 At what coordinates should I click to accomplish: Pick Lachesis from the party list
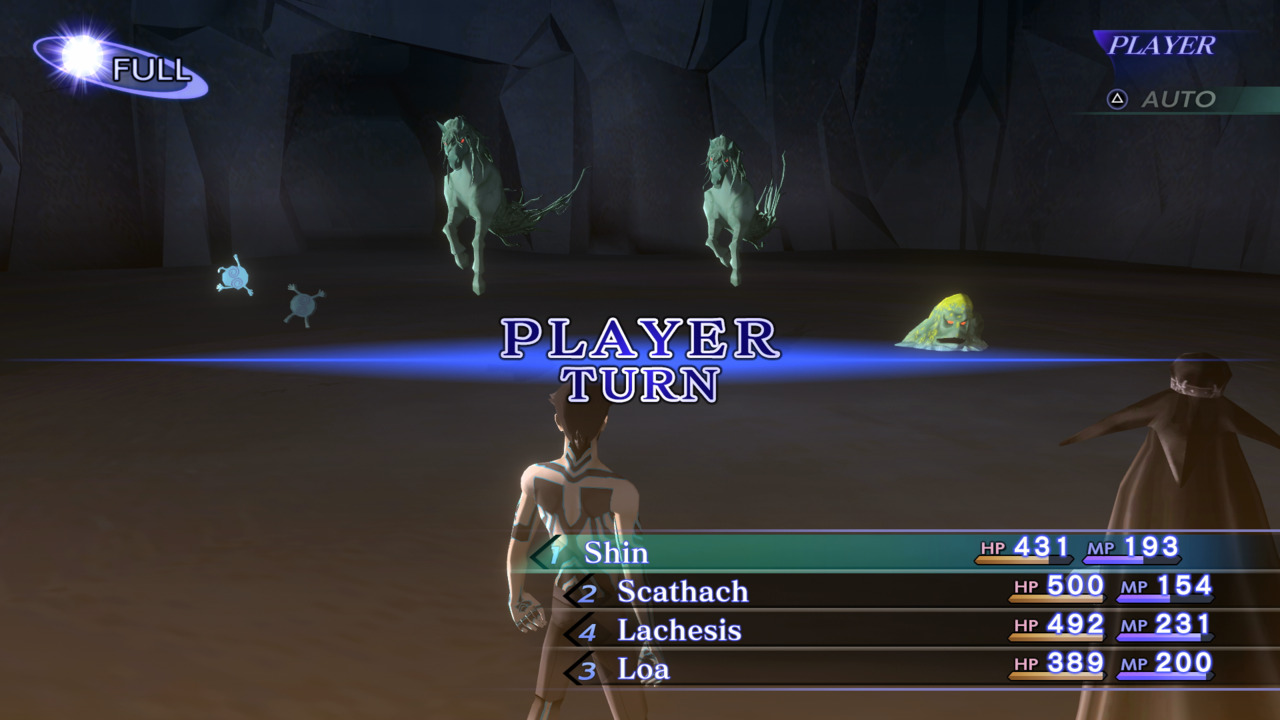679,630
